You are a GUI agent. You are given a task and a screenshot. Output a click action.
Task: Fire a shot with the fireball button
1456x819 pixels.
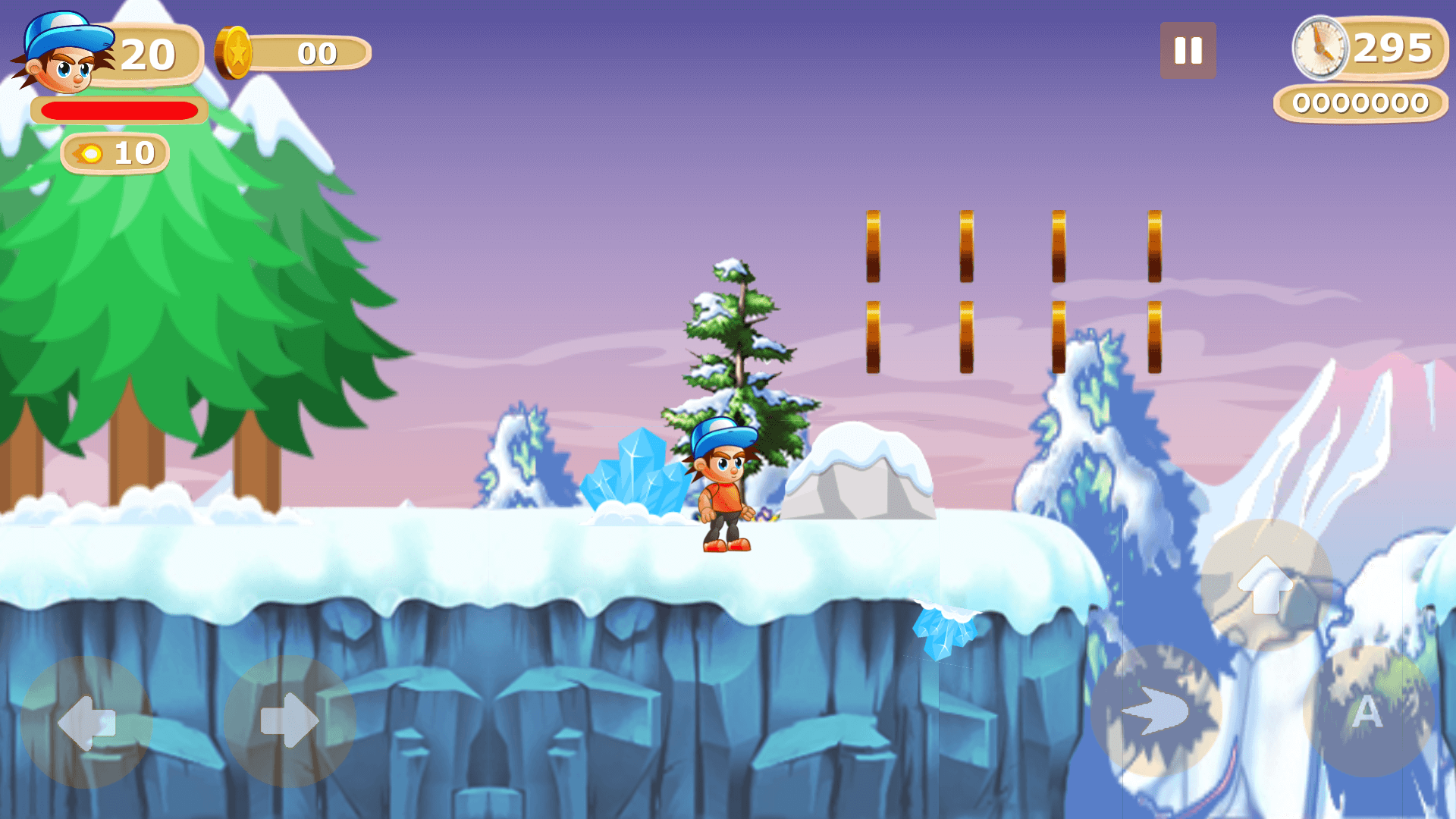[1156, 711]
